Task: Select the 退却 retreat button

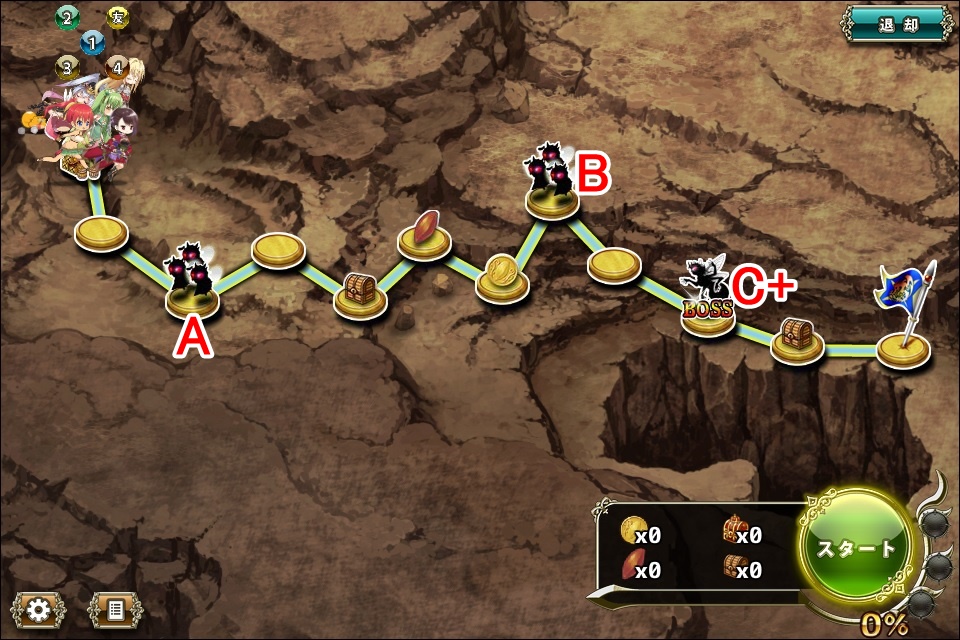Action: click(x=897, y=23)
